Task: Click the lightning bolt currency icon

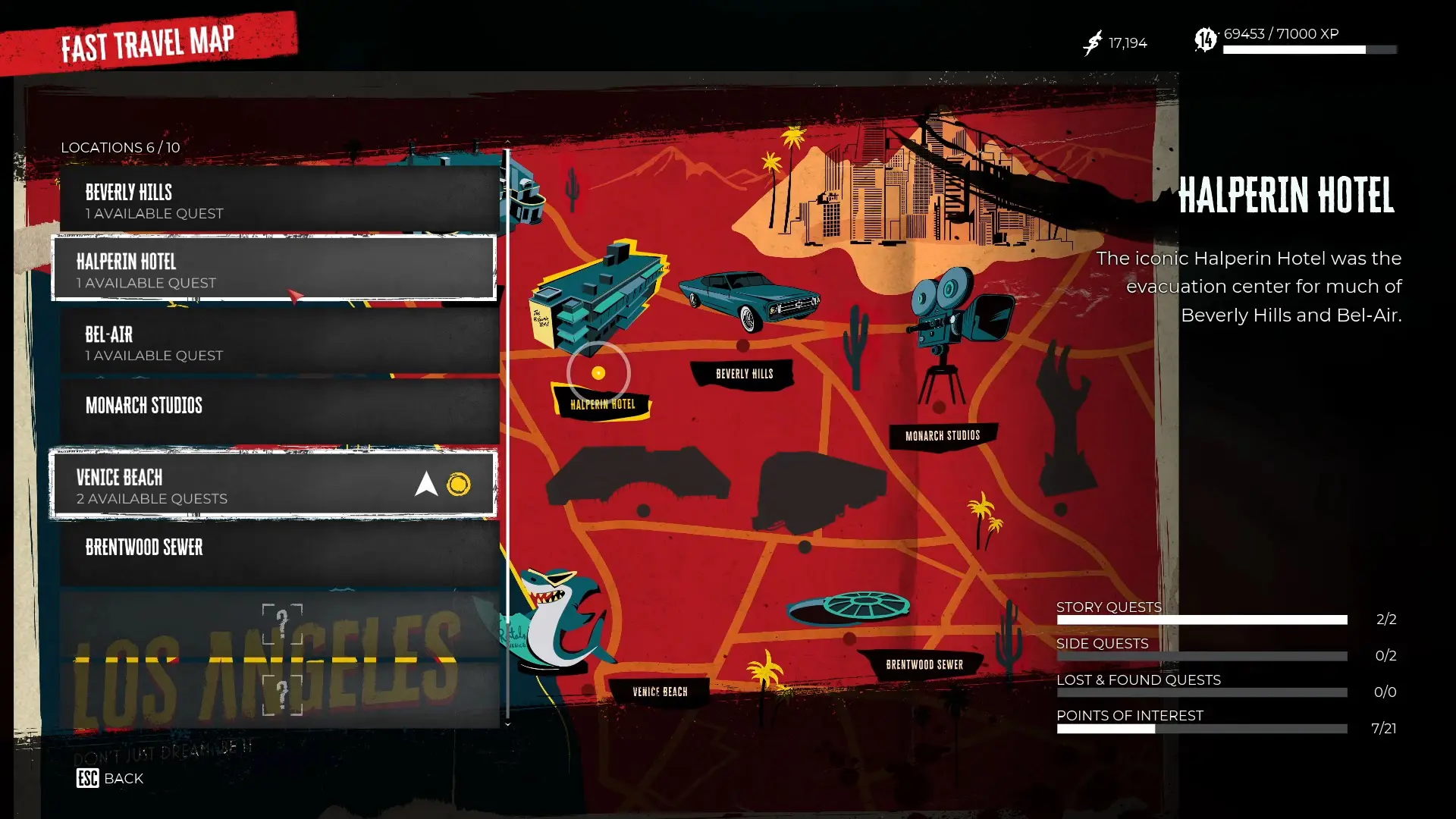Action: click(x=1091, y=42)
